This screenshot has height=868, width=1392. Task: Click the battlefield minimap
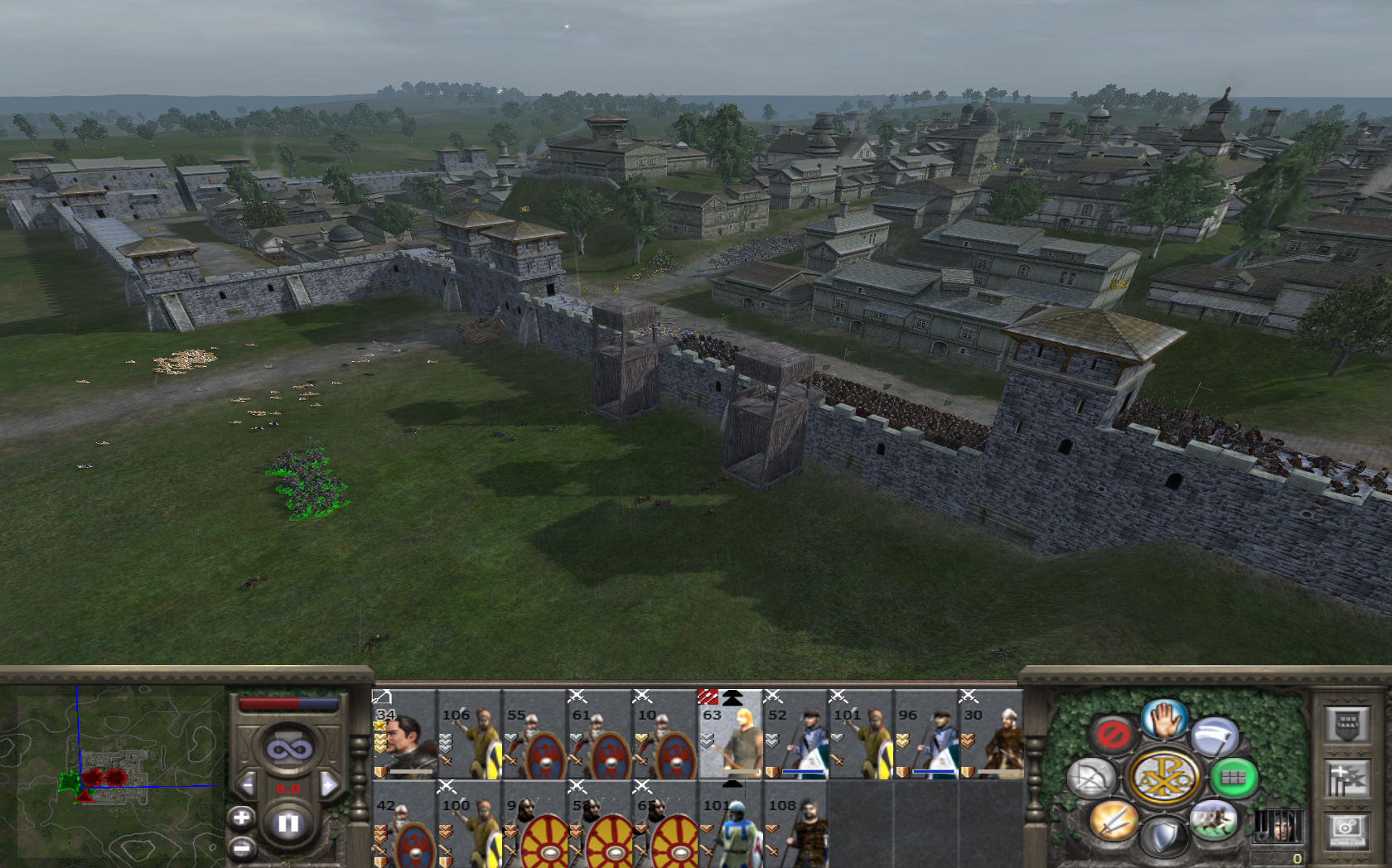coord(112,774)
